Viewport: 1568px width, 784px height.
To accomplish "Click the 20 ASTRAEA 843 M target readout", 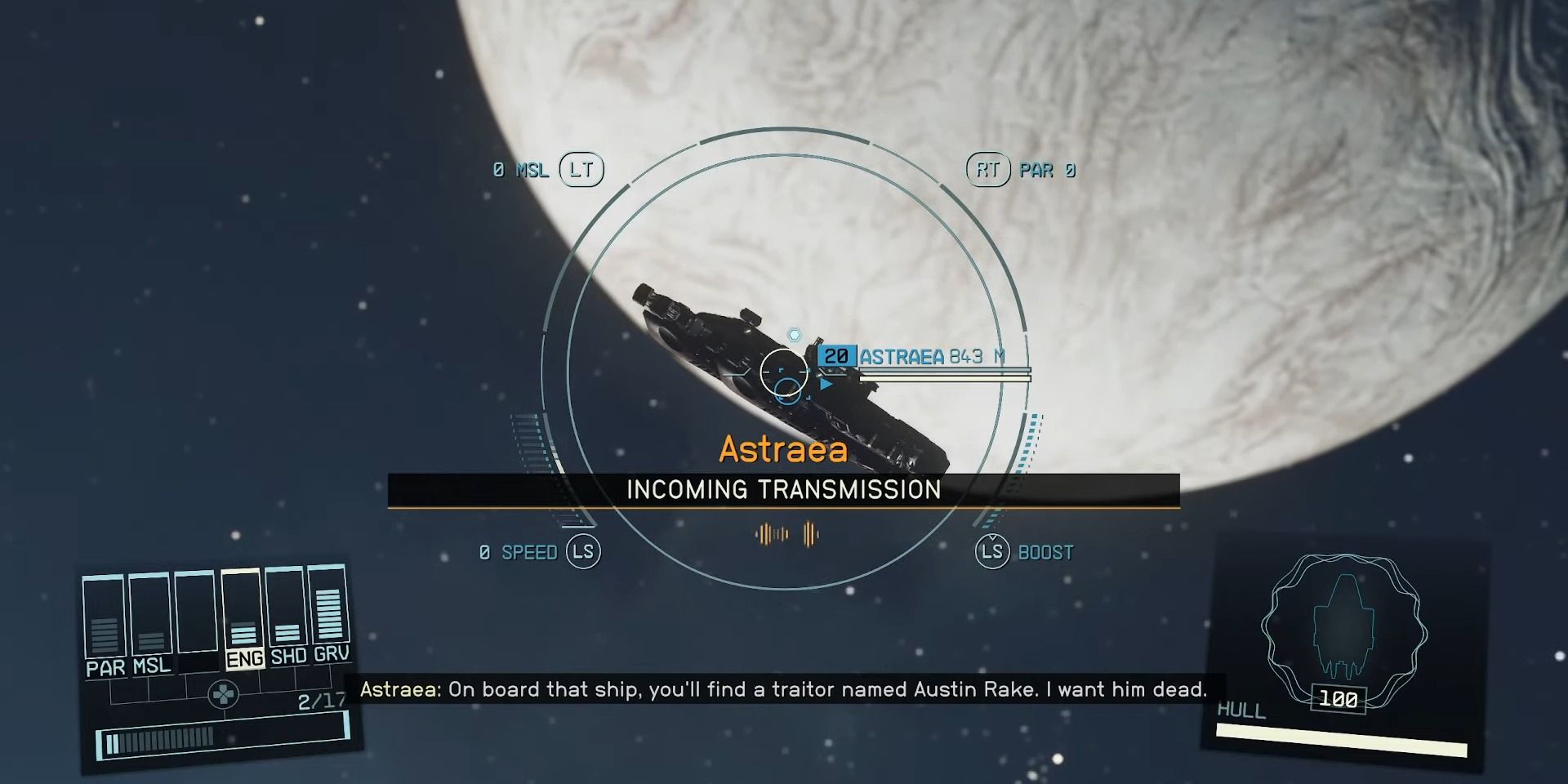I will (x=911, y=356).
